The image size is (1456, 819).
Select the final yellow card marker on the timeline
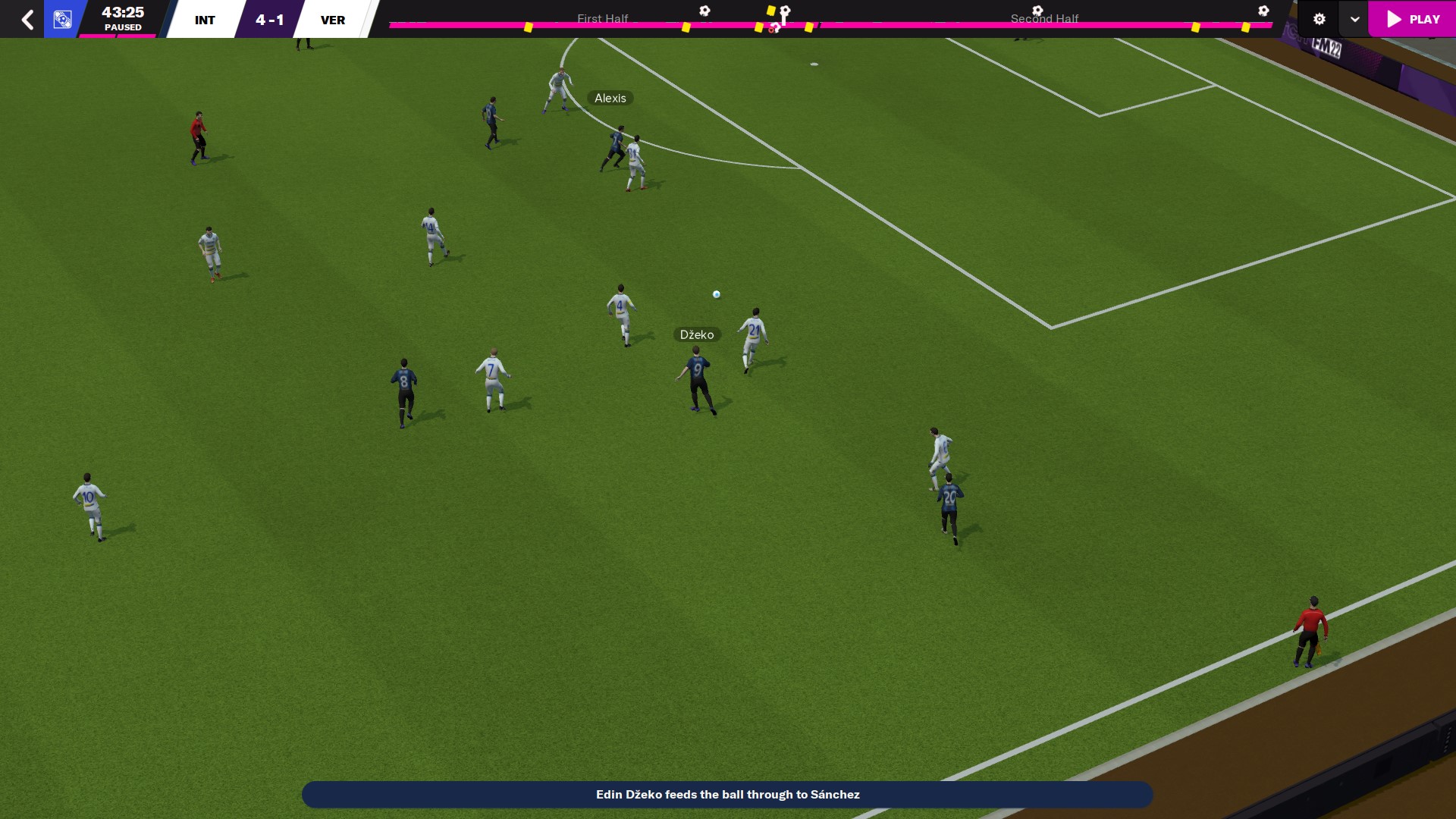point(1245,27)
